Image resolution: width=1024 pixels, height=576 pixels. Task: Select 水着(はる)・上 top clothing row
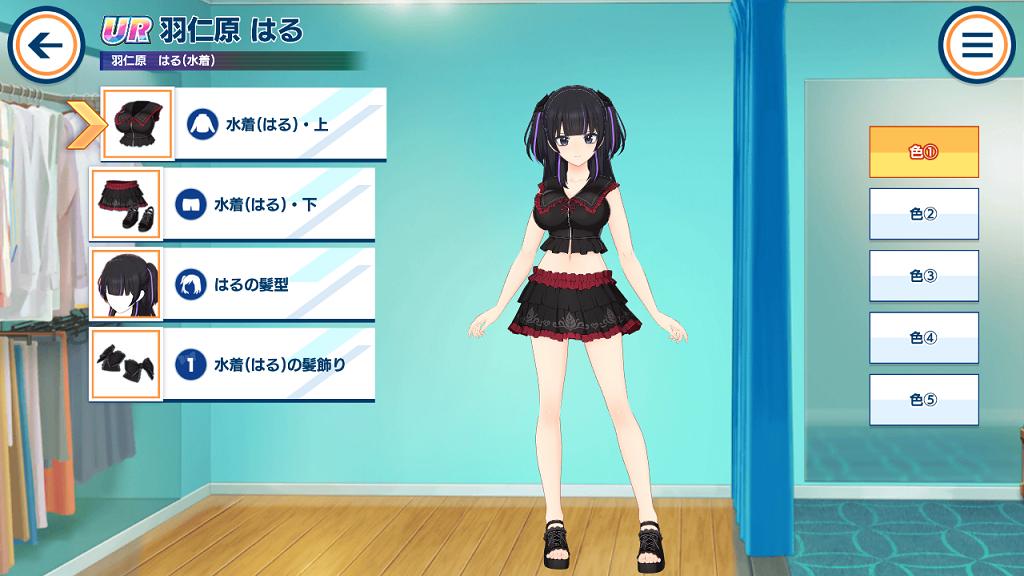point(280,125)
